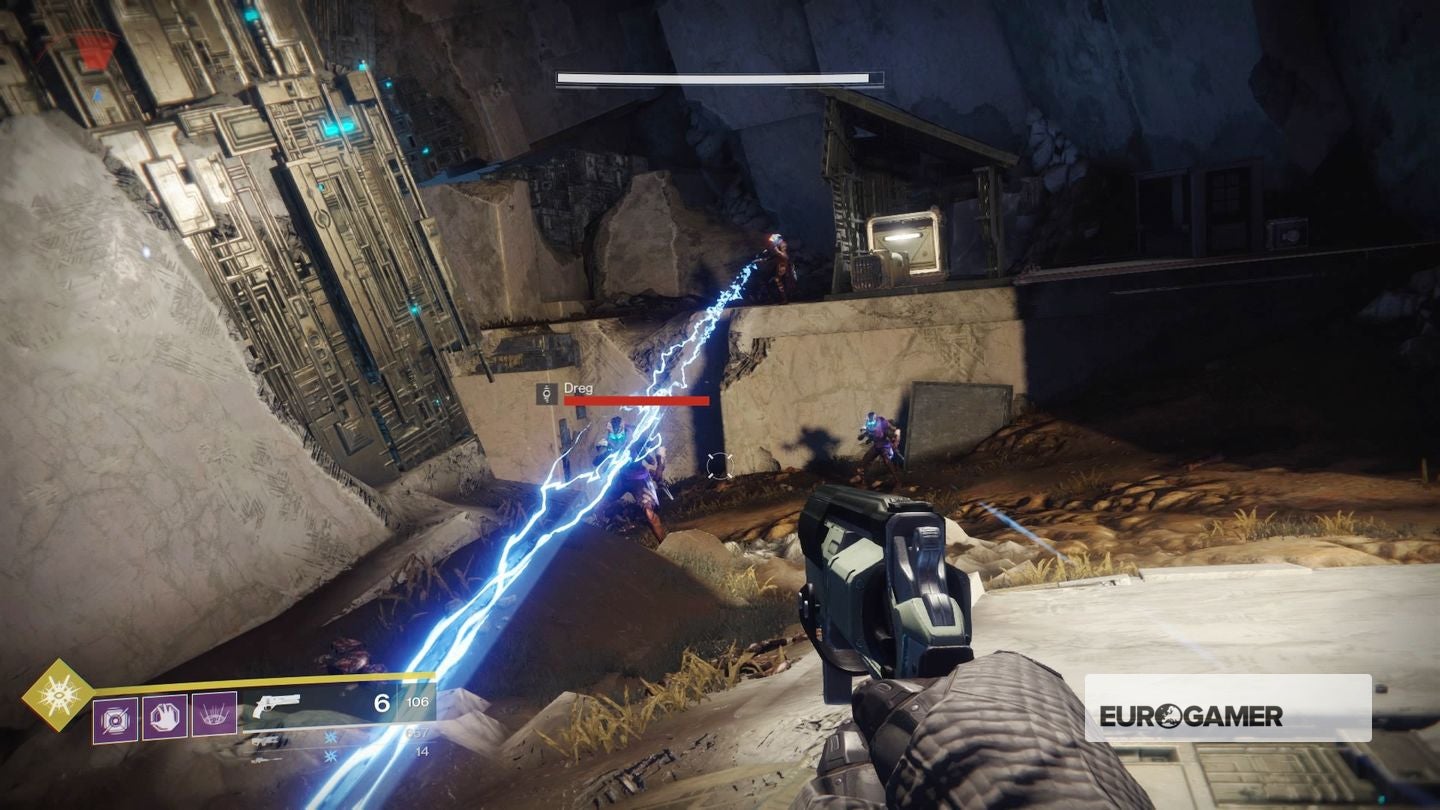The width and height of the screenshot is (1440, 810).
Task: Toggle the red enemy blip on radar
Action: pos(93,48)
